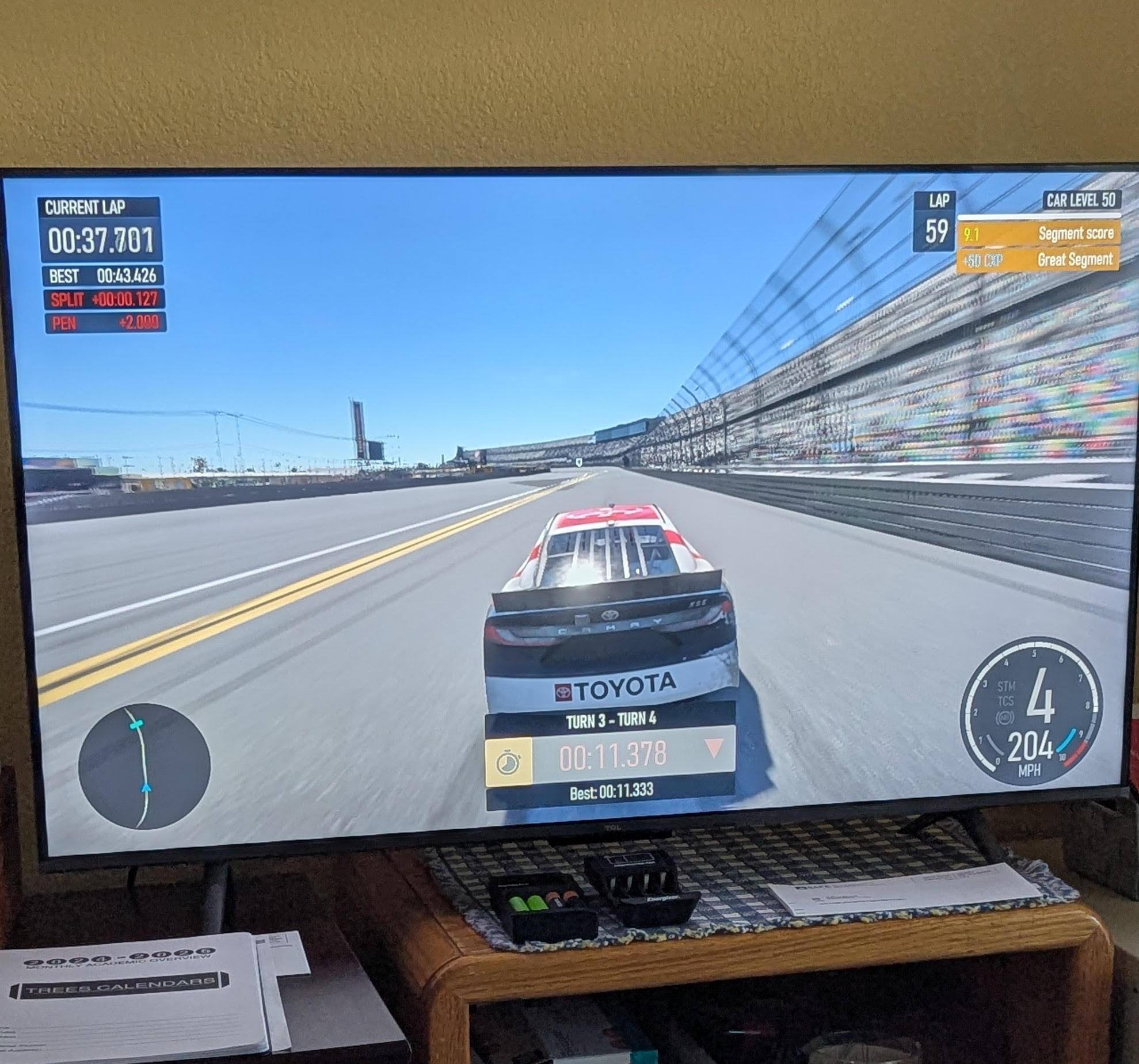Click the TCS indicator in the gauge
1139x1064 pixels.
click(1005, 701)
